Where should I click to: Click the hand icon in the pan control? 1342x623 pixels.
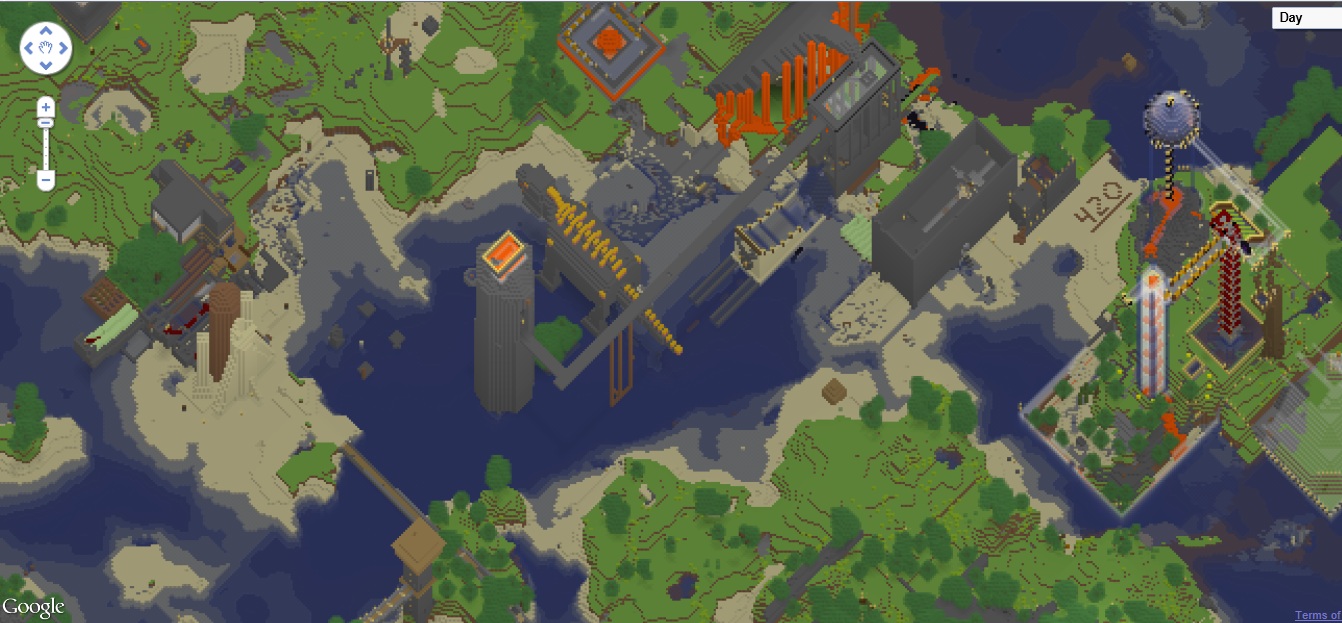[45, 48]
